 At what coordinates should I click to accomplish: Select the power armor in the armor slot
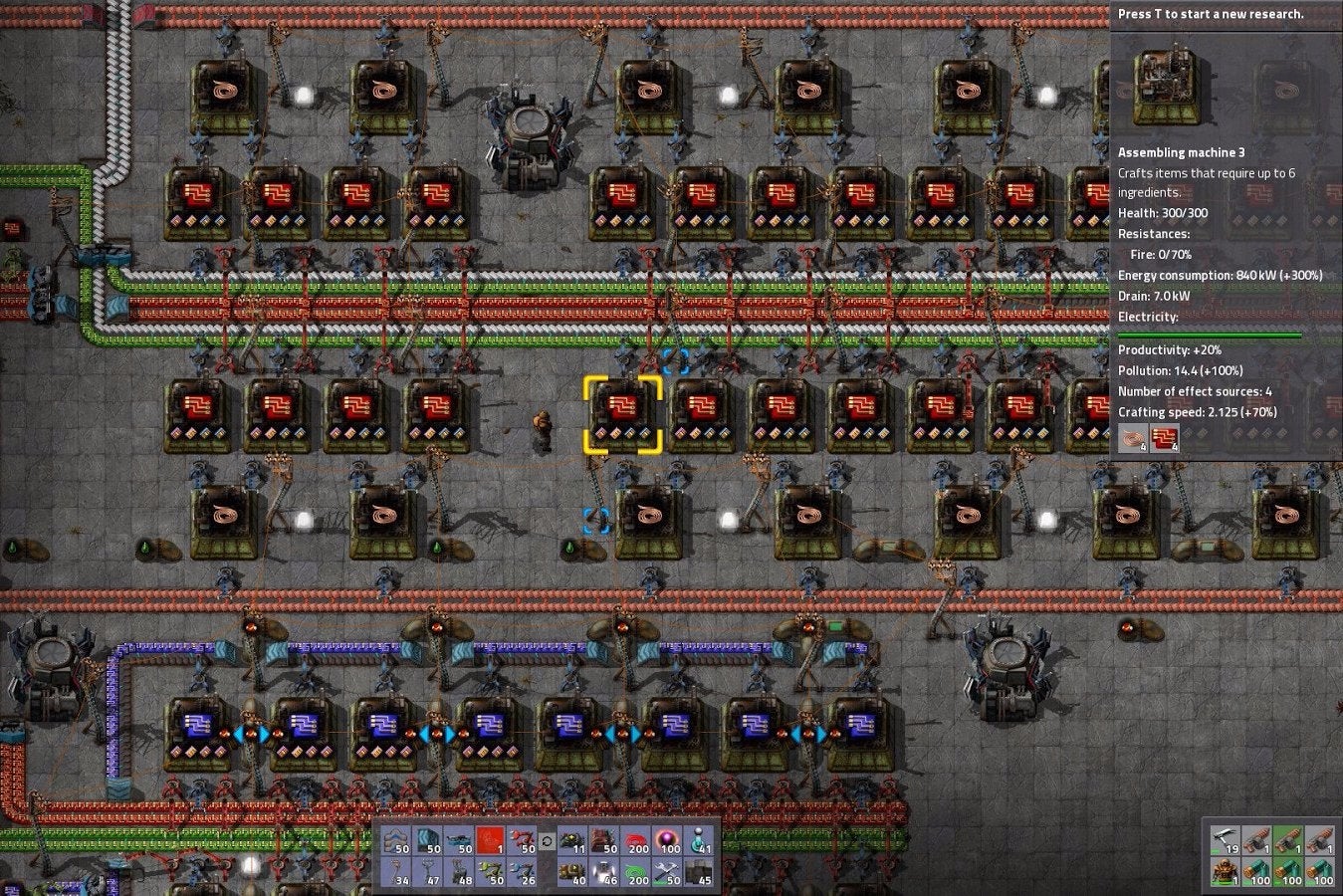[1227, 874]
